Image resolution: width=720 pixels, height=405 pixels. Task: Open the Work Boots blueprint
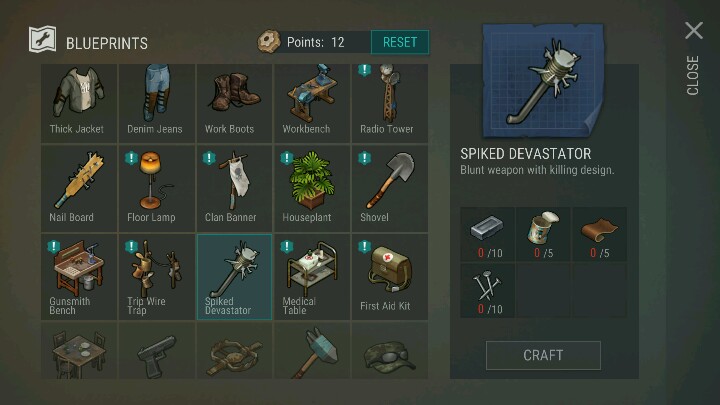pos(234,100)
